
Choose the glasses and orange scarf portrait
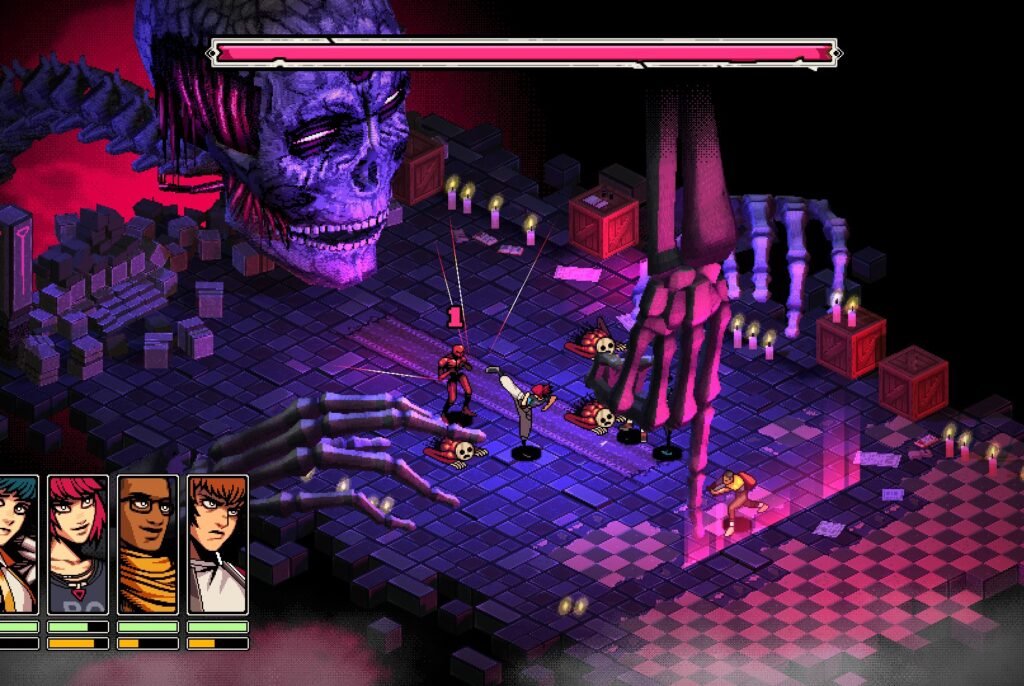[x=147, y=543]
